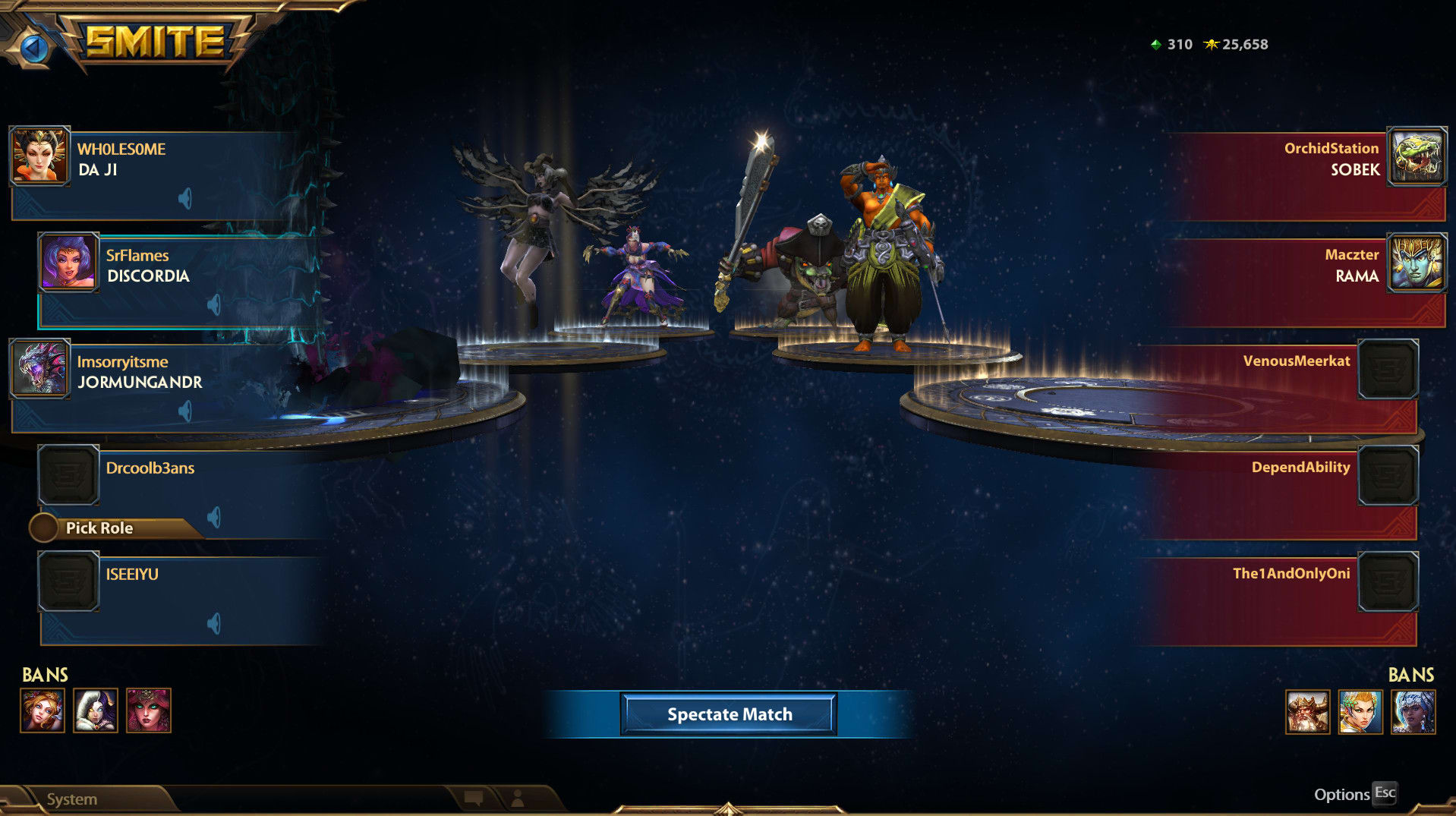Select WH0LES0ME's Da Ji portrait
Image resolution: width=1456 pixels, height=816 pixels.
click(39, 156)
